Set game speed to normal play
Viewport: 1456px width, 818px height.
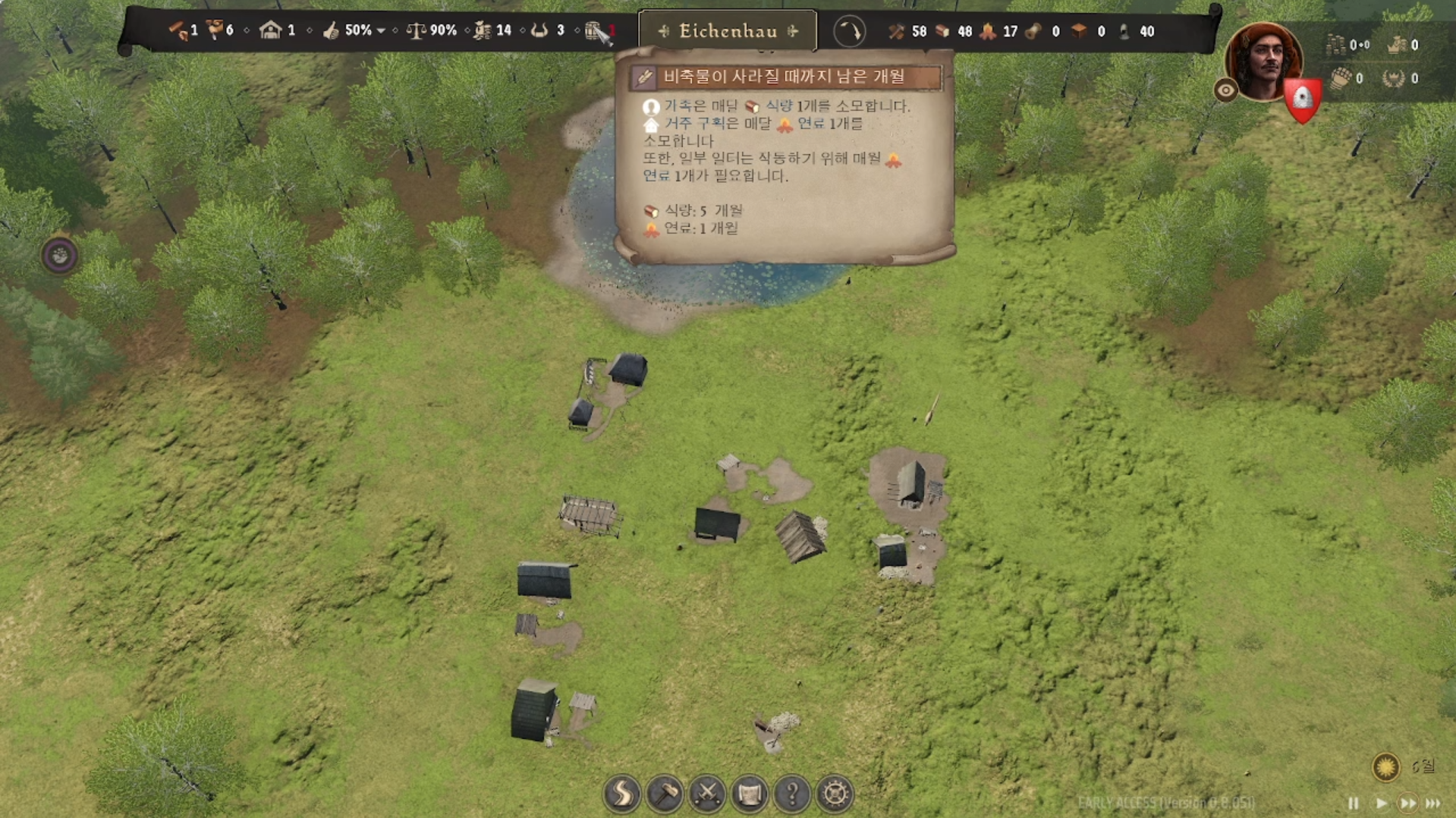coord(1381,803)
